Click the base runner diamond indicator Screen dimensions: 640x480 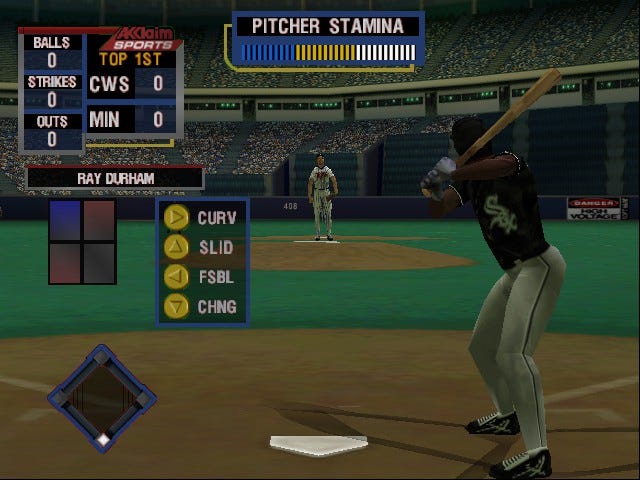(102, 398)
